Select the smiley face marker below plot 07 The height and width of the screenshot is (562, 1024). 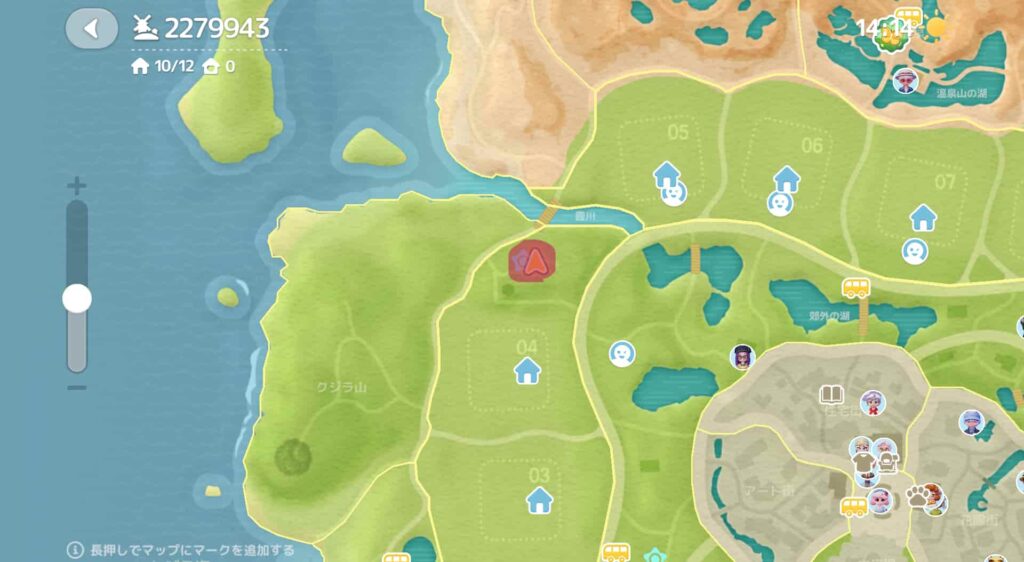914,250
